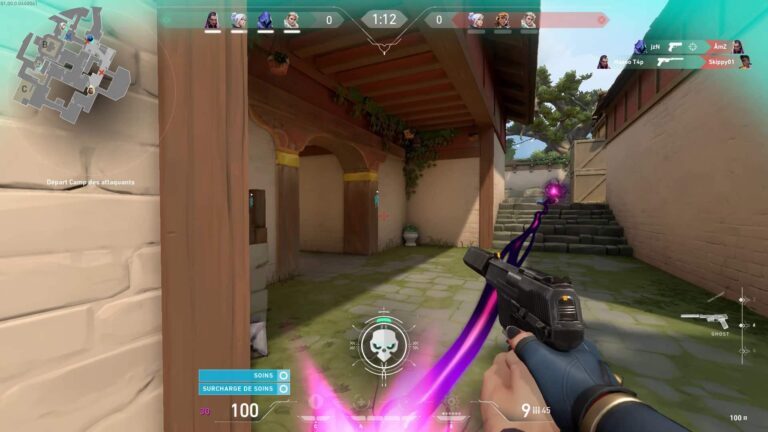Image resolution: width=768 pixels, height=432 pixels.
Task: Click the blue hooded agent portrait
Action: [x=265, y=19]
